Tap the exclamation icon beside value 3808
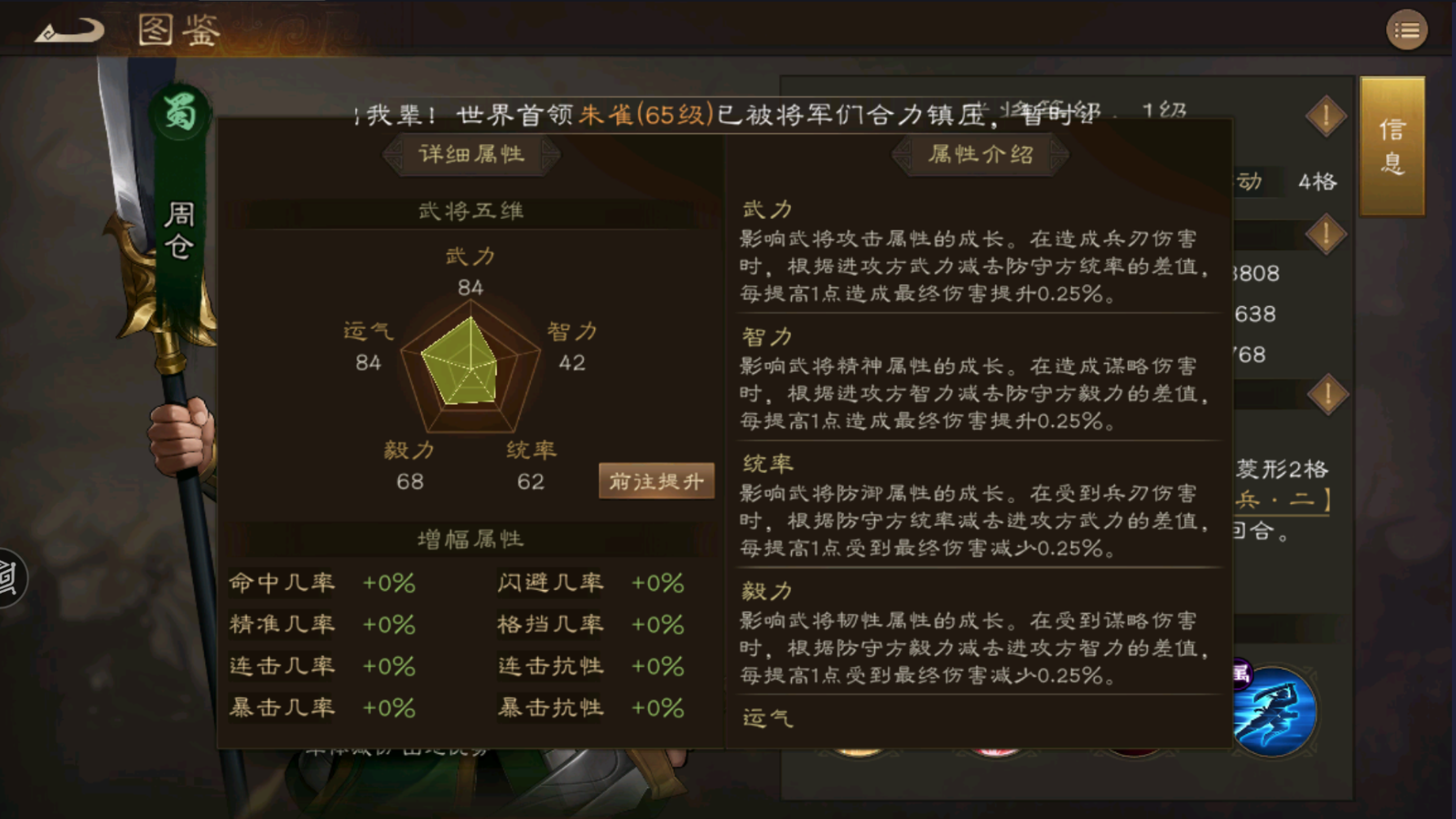The image size is (1456, 819). pyautogui.click(x=1326, y=234)
